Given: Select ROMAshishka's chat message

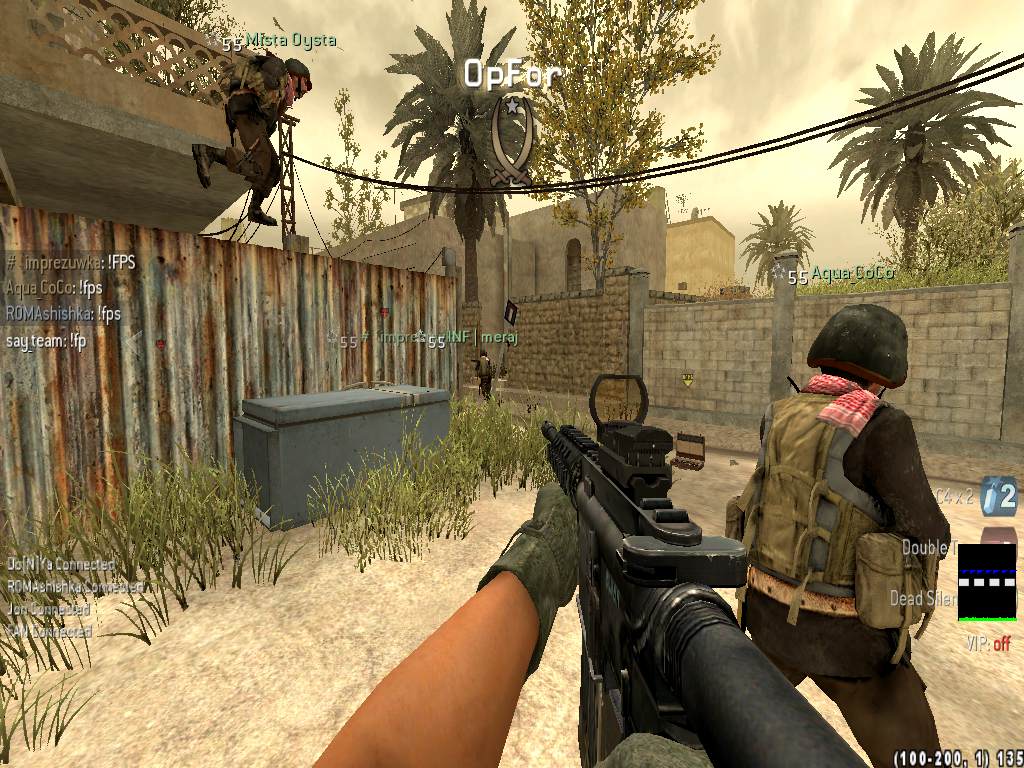Looking at the screenshot, I should pos(63,314).
